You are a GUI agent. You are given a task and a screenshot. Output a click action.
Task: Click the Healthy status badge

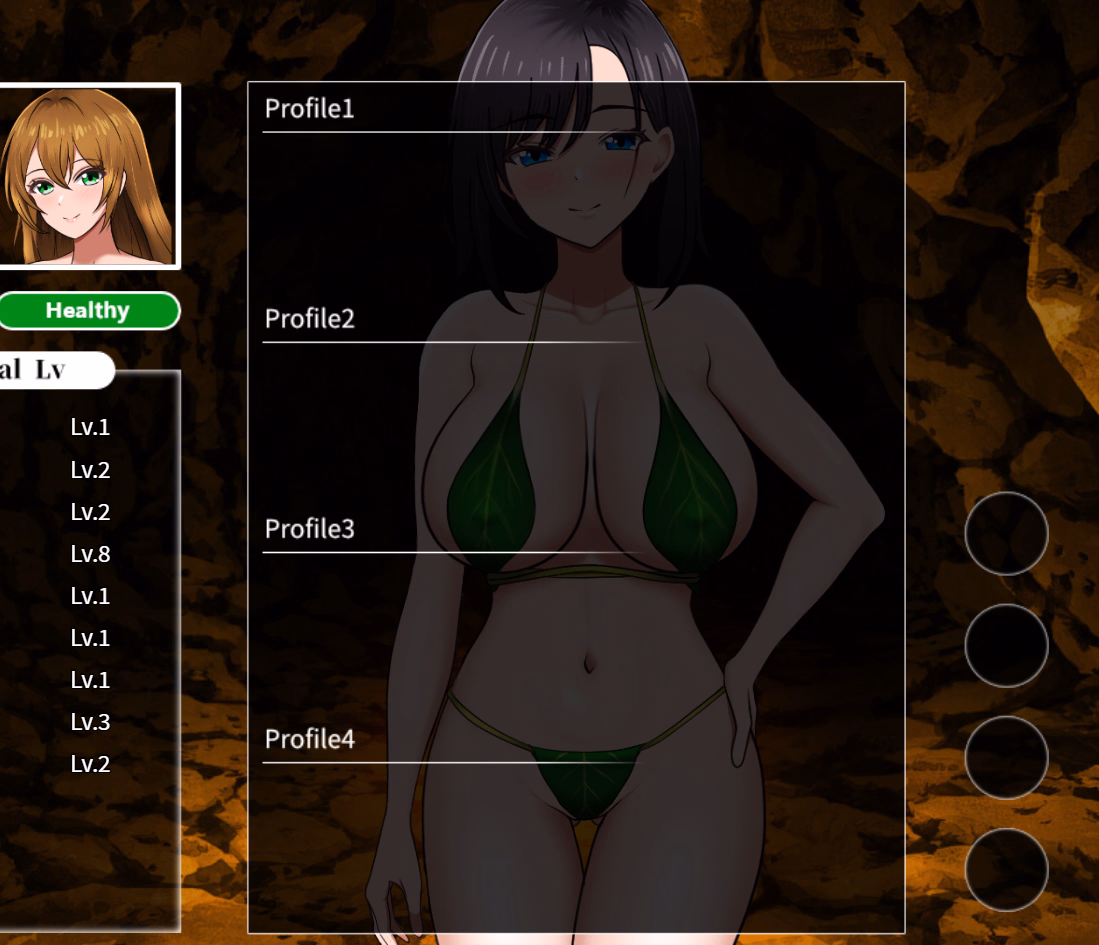point(88,311)
